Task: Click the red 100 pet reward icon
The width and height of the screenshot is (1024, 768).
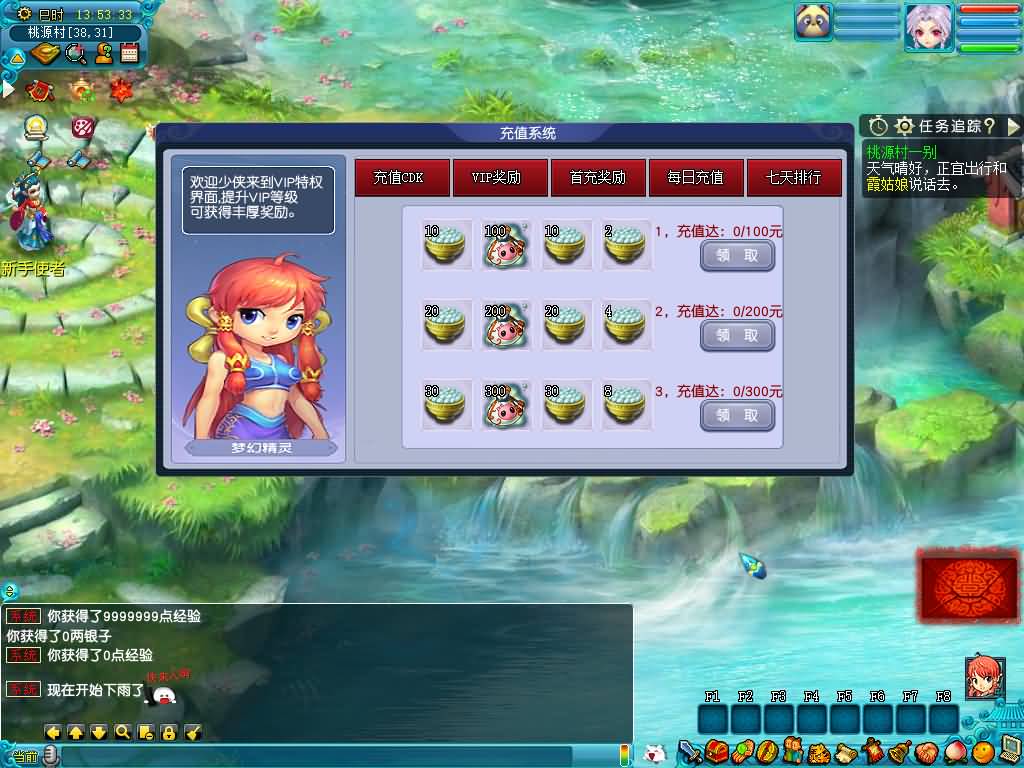Action: pyautogui.click(x=506, y=245)
